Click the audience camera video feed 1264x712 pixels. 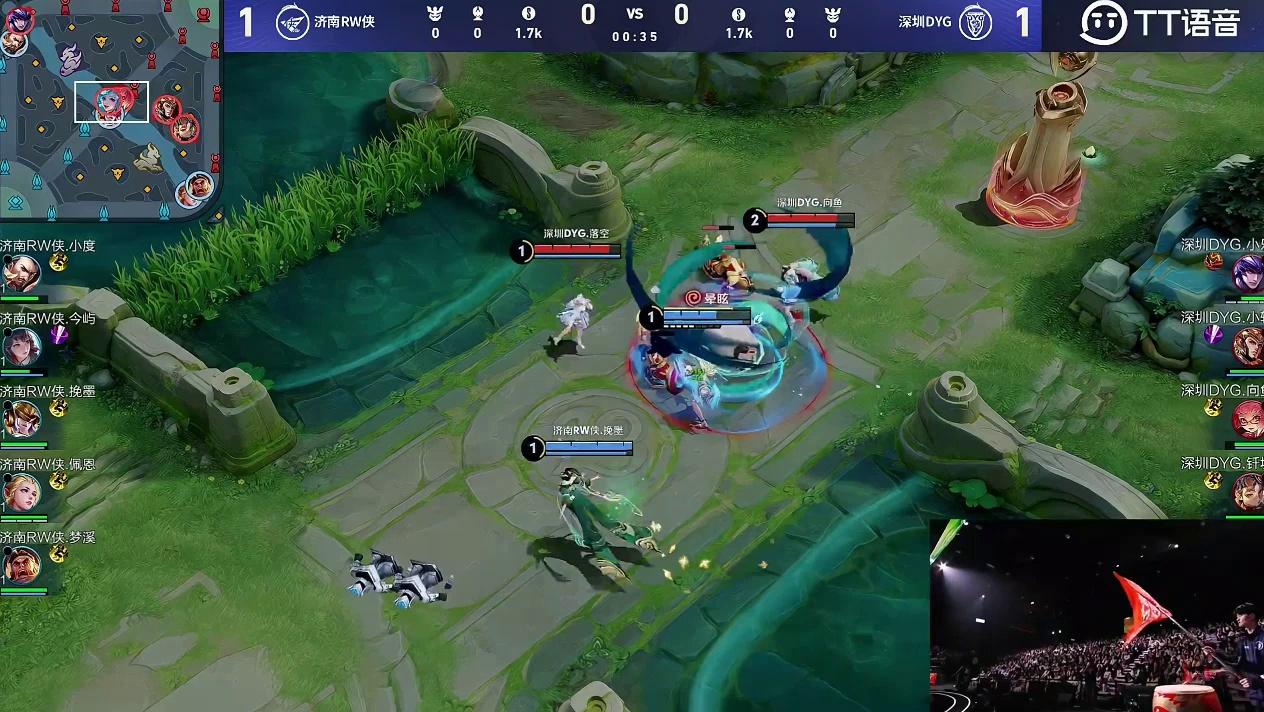[x=1096, y=615]
